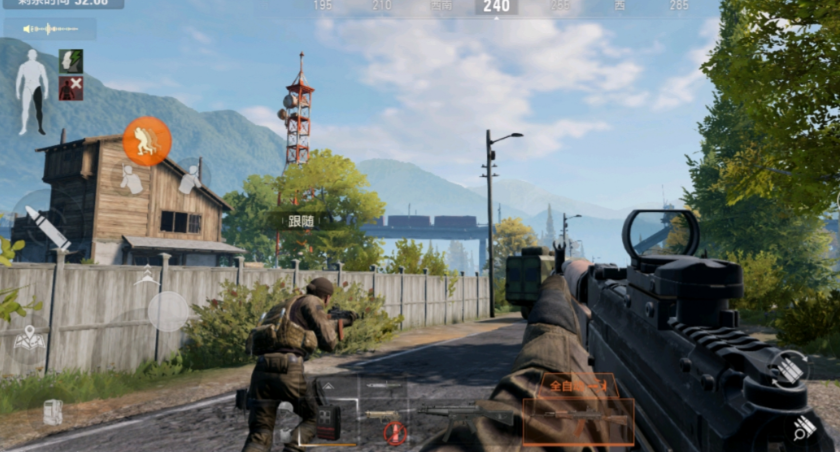
Task: Tap the green lightning head status icon
Action: (x=71, y=61)
